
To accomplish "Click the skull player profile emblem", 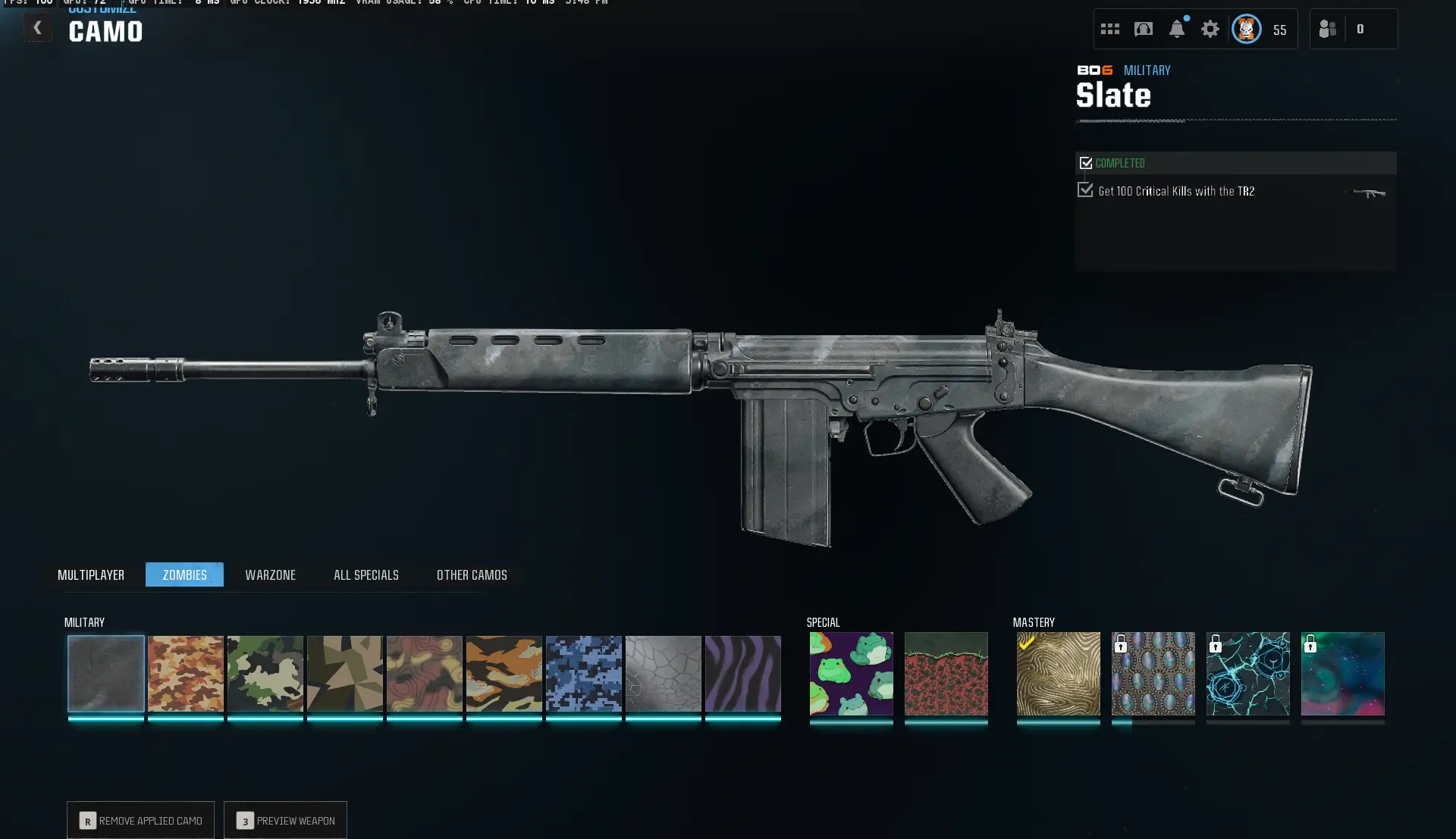I will click(x=1246, y=29).
